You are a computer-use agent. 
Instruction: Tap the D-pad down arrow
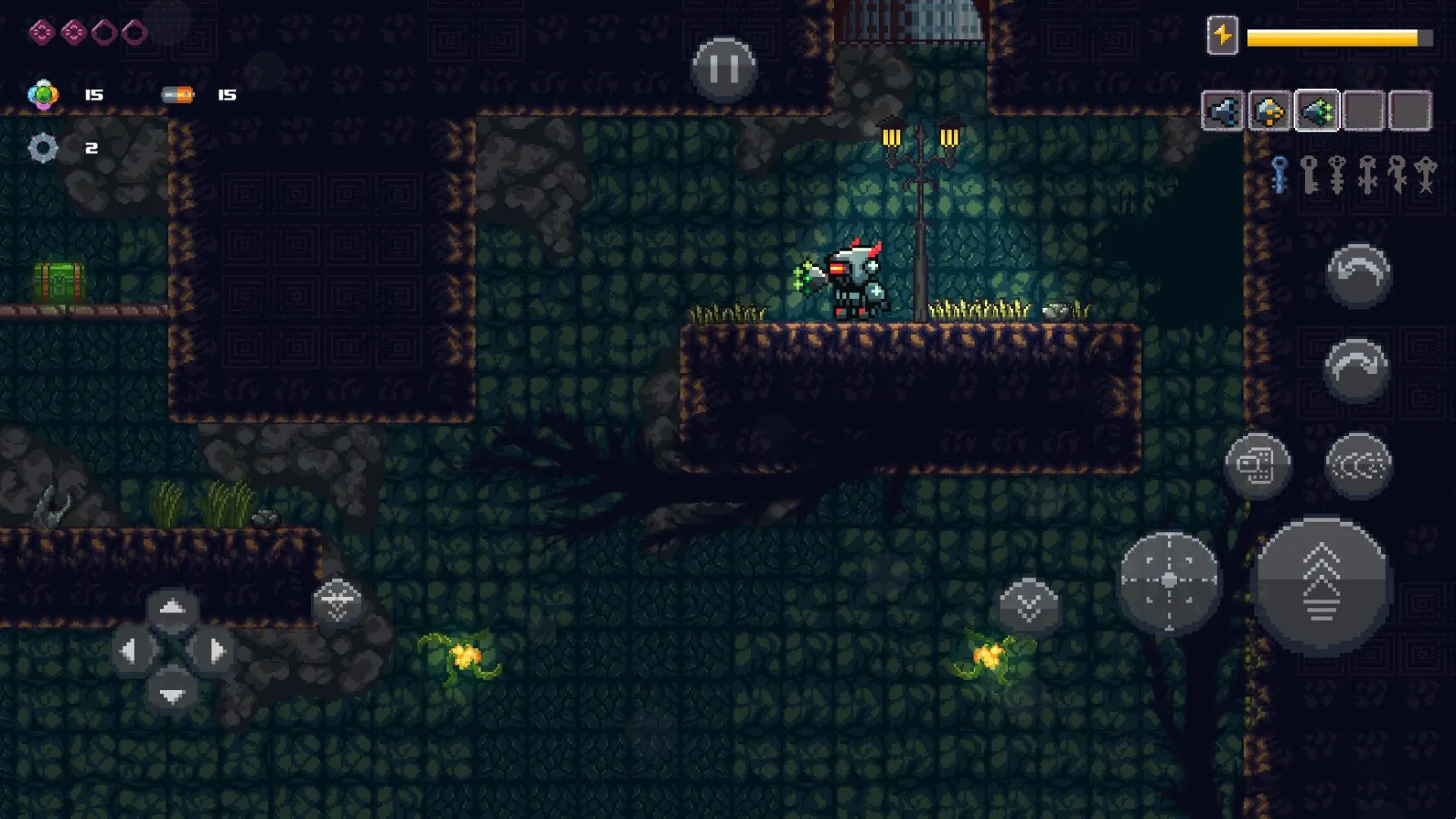pos(171,694)
